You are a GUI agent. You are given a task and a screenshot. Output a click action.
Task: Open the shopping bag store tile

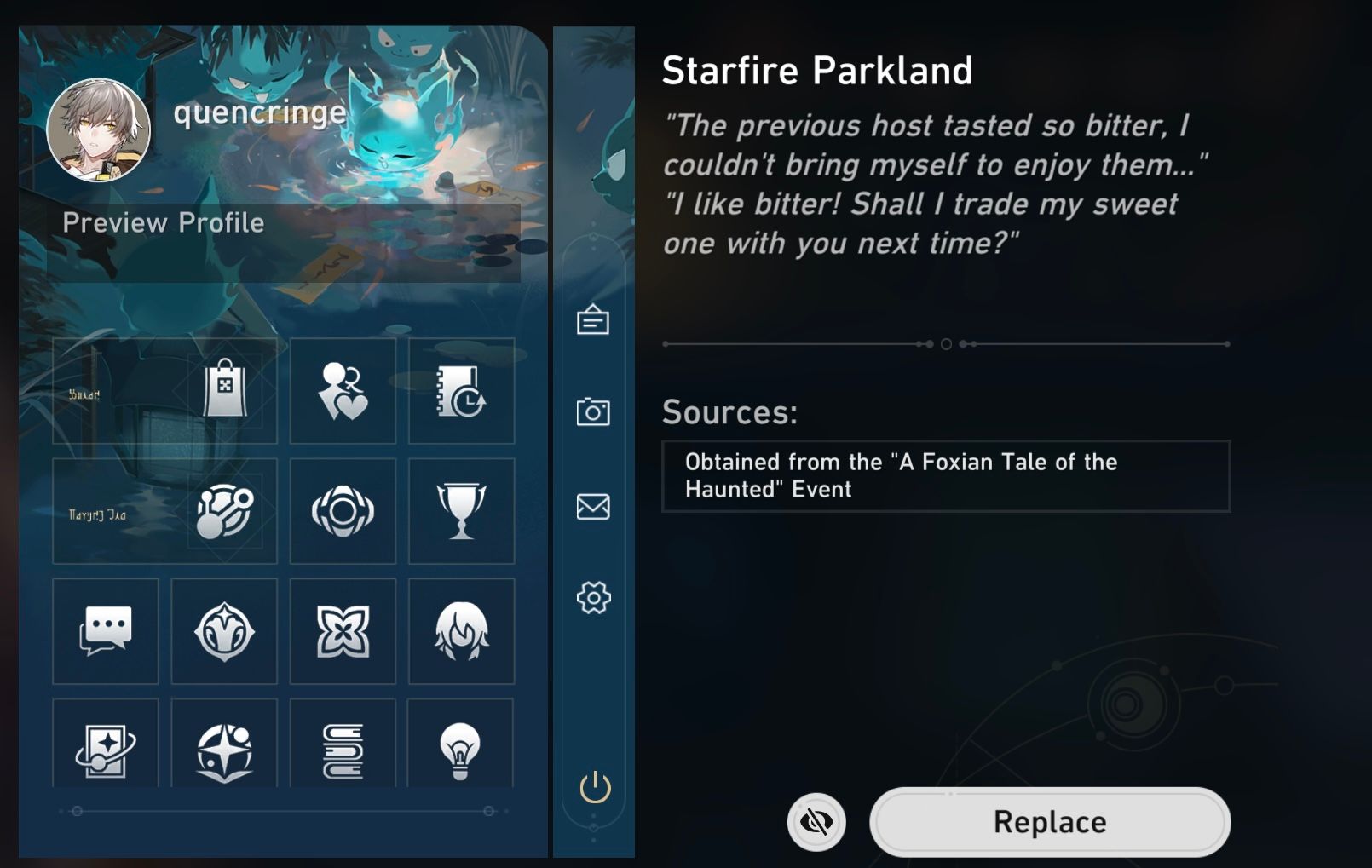click(225, 391)
